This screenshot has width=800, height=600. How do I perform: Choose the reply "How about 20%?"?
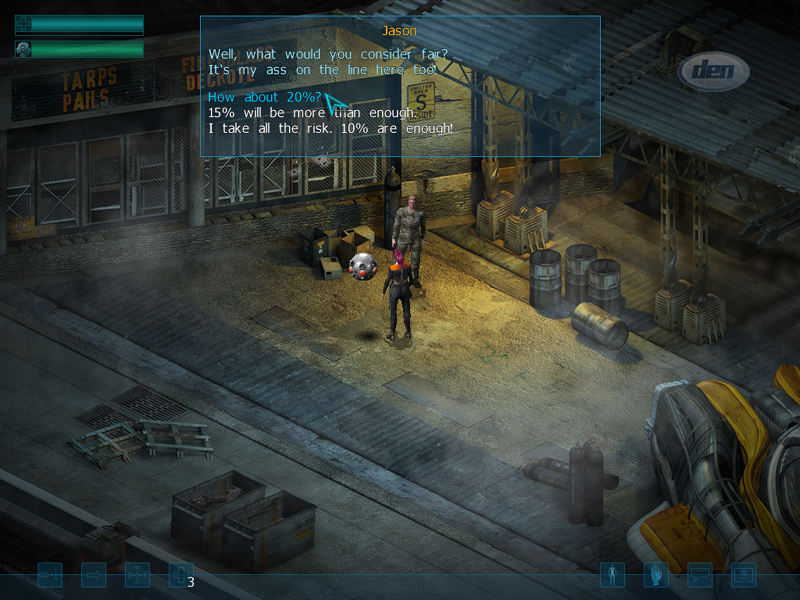(x=264, y=97)
